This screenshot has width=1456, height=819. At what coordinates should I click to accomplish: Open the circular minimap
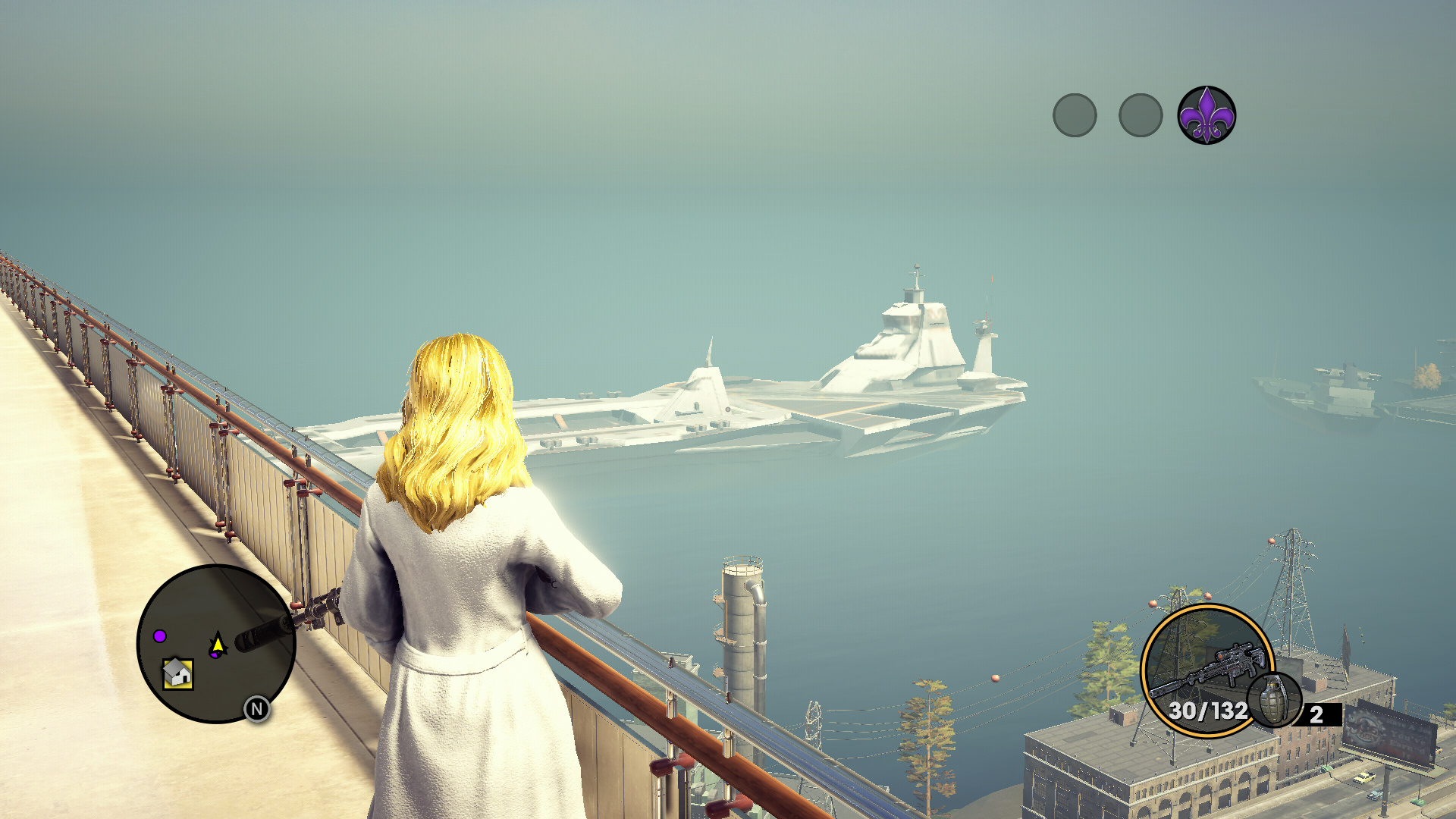point(216,643)
